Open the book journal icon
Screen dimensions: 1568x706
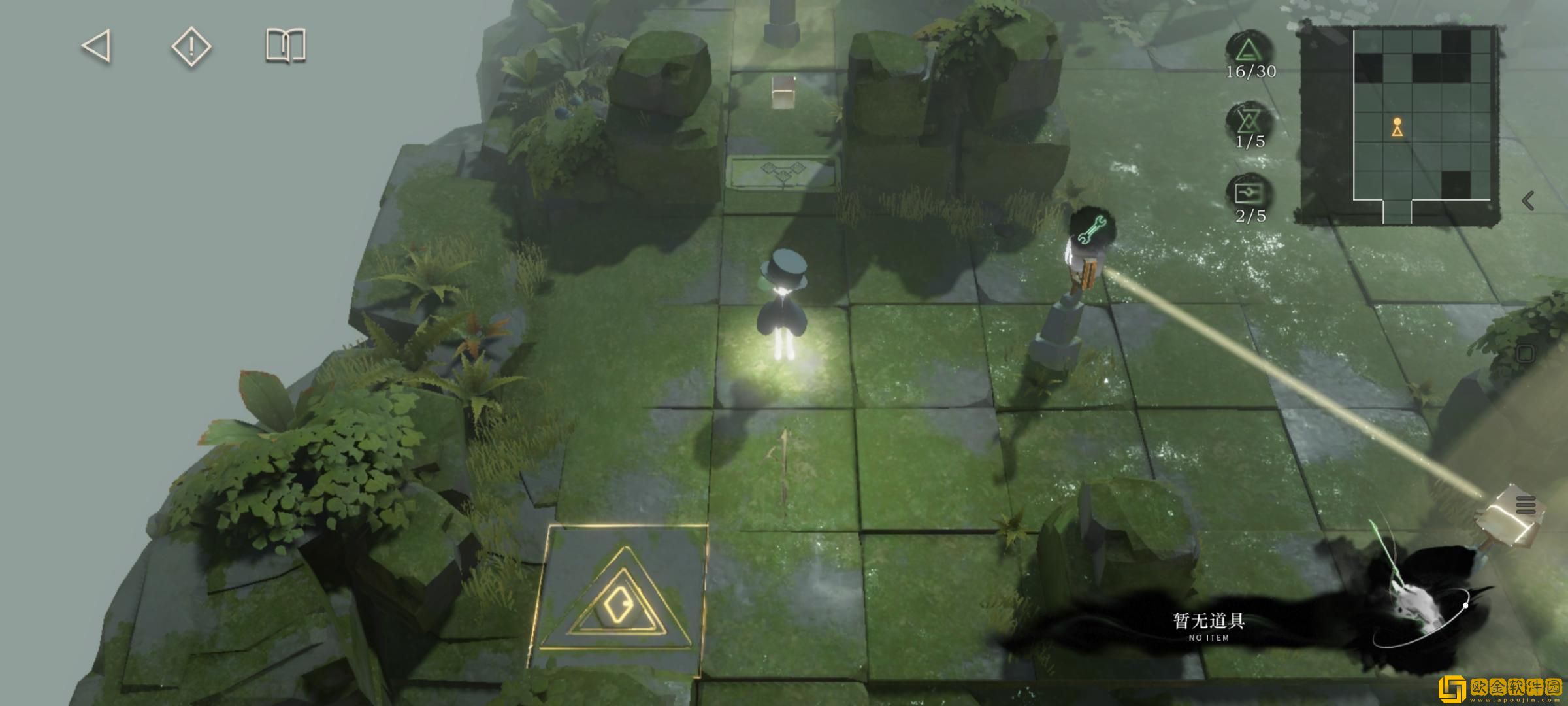click(286, 46)
